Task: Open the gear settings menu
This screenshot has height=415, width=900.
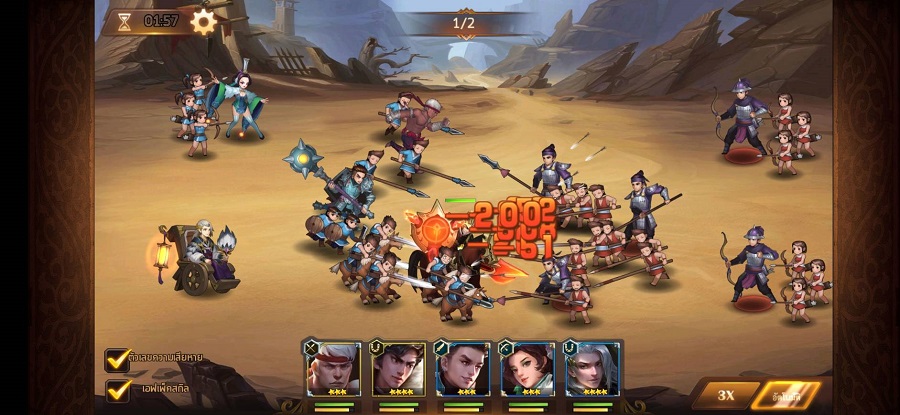Action: (x=204, y=22)
